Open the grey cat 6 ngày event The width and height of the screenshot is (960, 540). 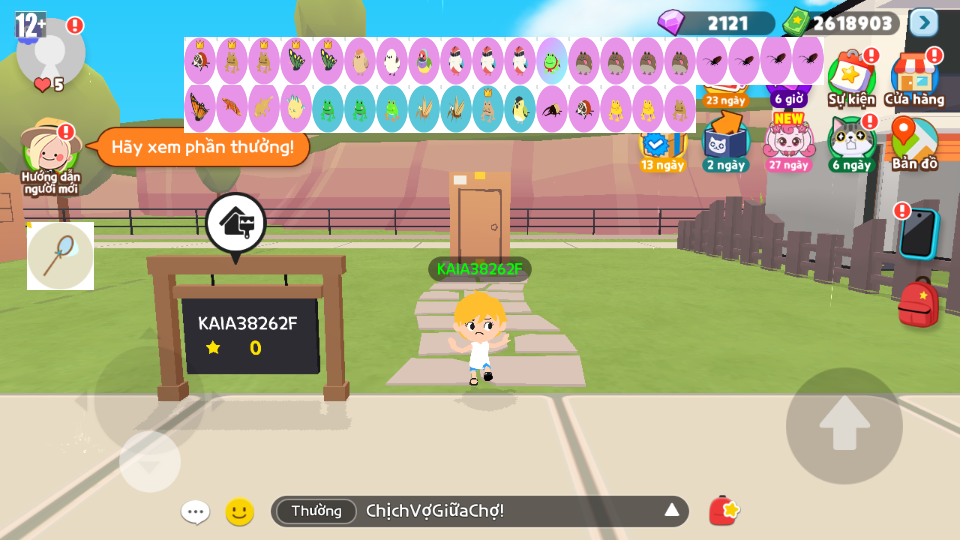850,145
